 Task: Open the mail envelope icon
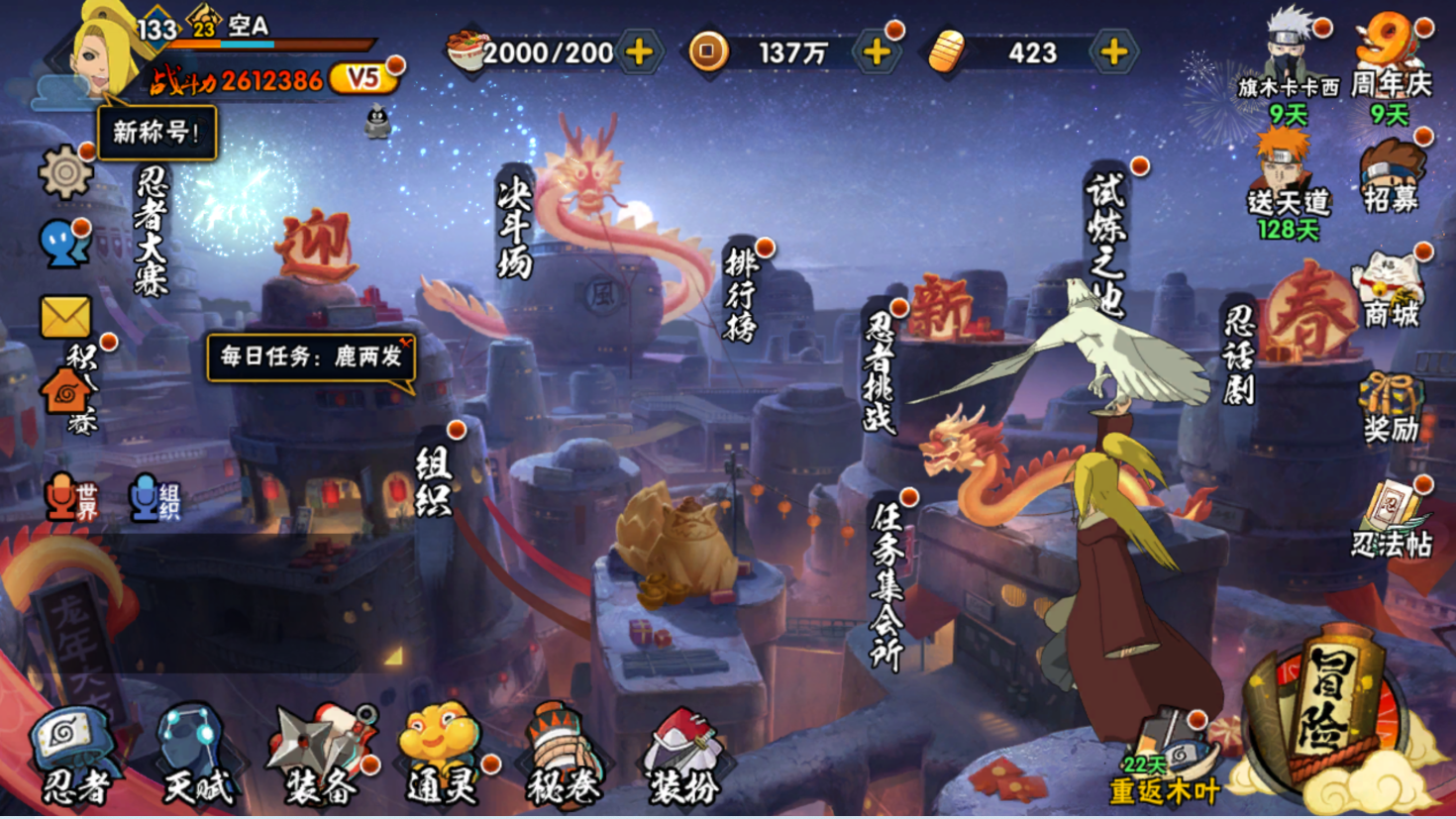pos(65,318)
